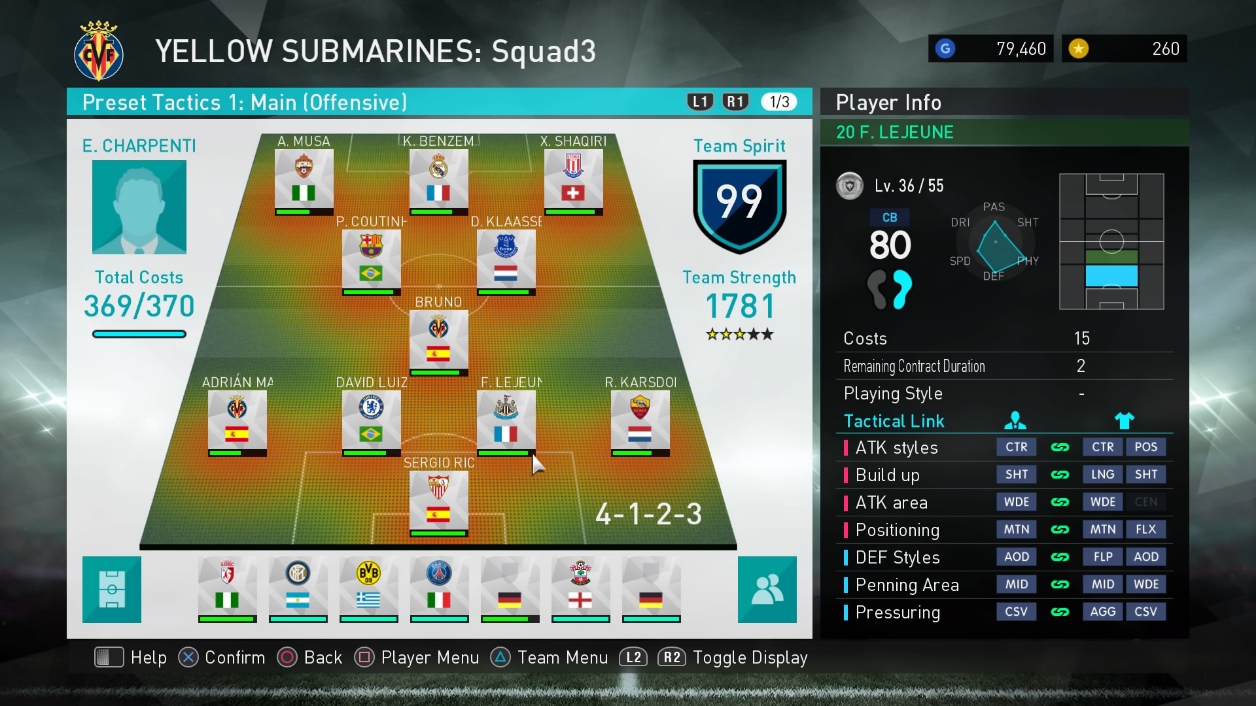Select A. Musa's player card
This screenshot has height=706, width=1256.
click(304, 180)
